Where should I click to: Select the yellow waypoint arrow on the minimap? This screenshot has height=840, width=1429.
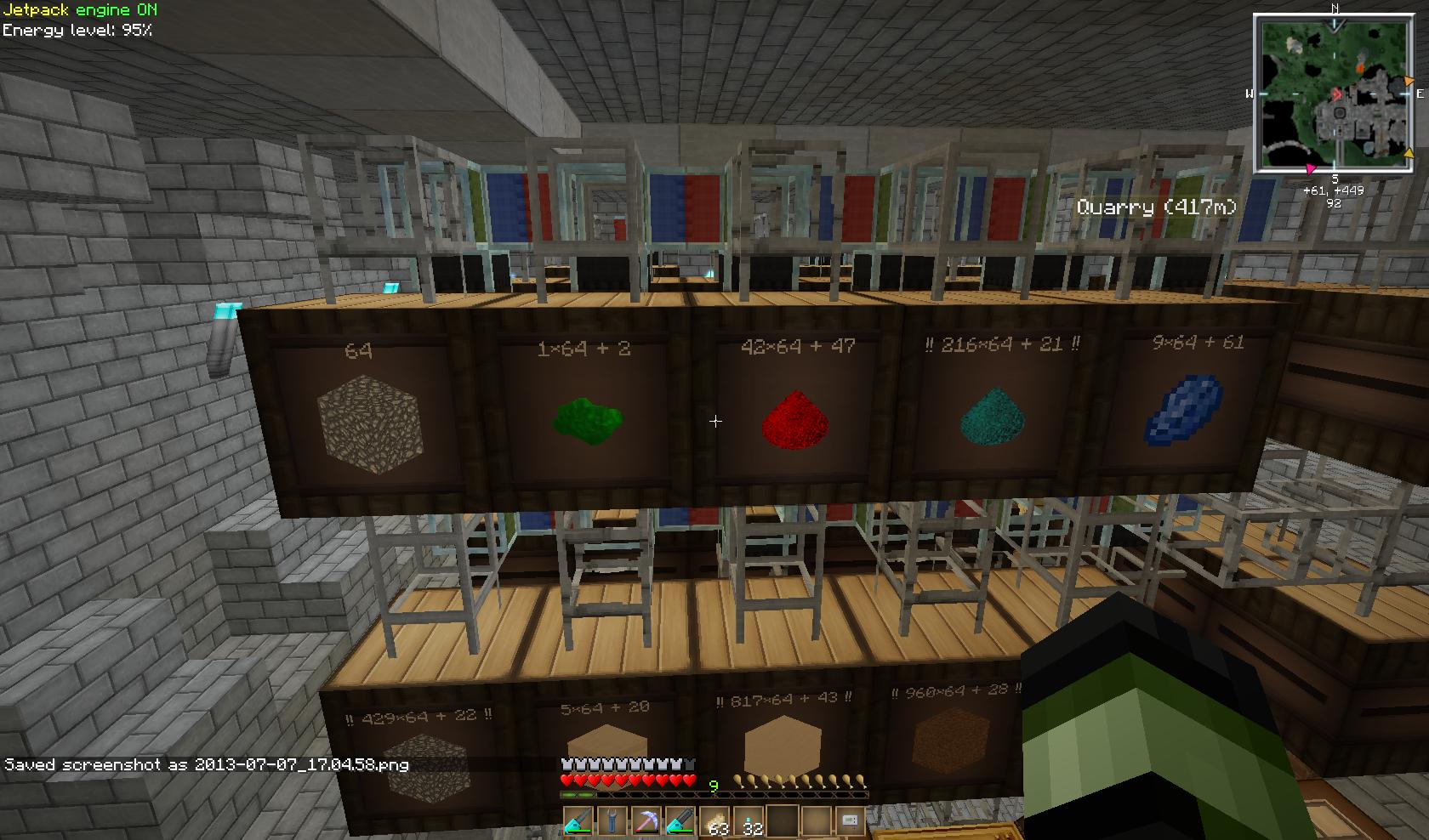tap(1409, 154)
